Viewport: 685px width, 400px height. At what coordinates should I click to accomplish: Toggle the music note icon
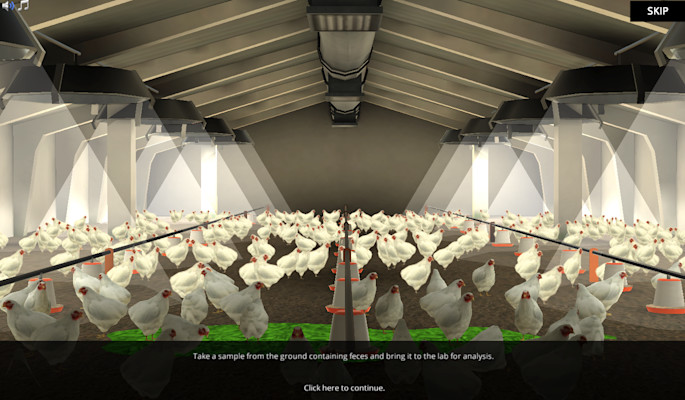(x=23, y=6)
